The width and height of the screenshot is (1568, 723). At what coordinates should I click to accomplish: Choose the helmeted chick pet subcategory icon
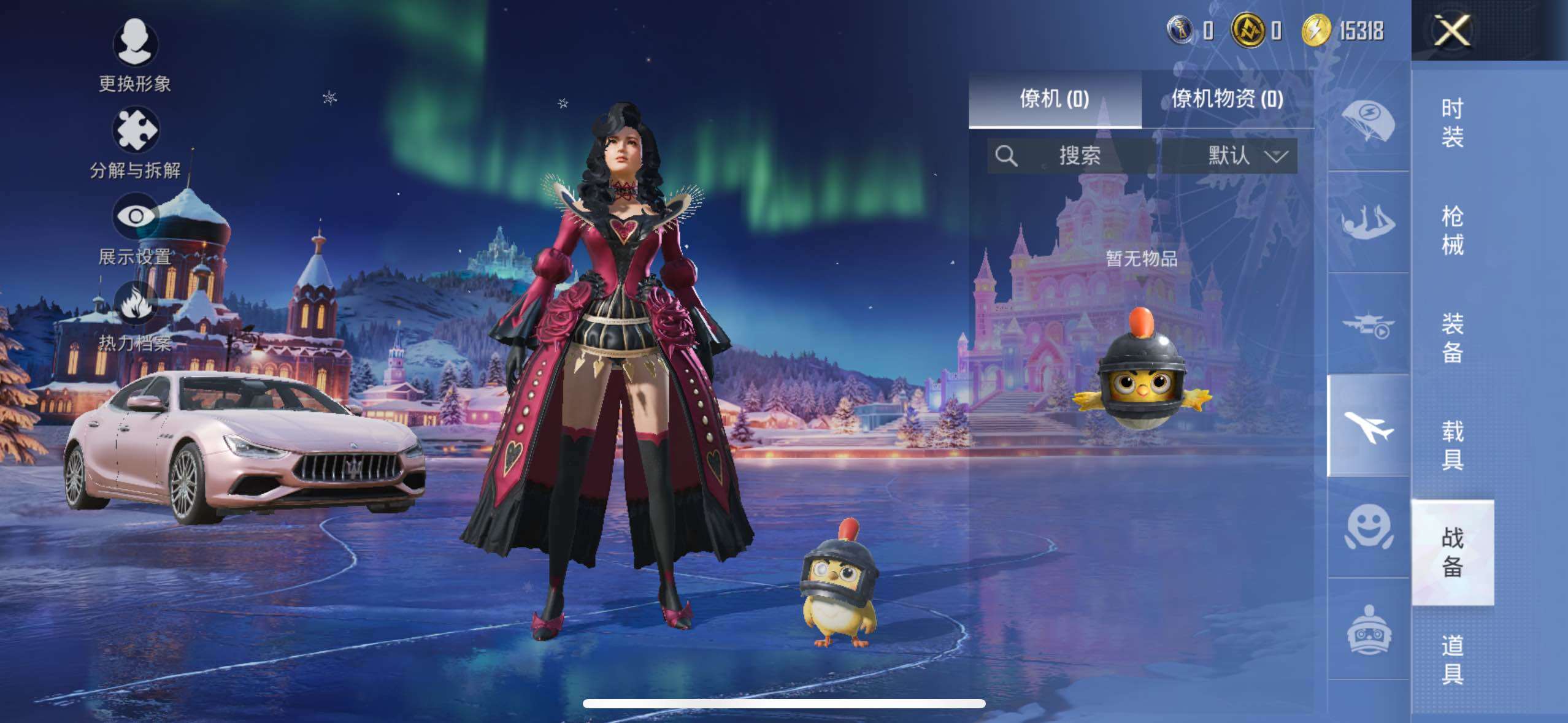coord(1368,629)
